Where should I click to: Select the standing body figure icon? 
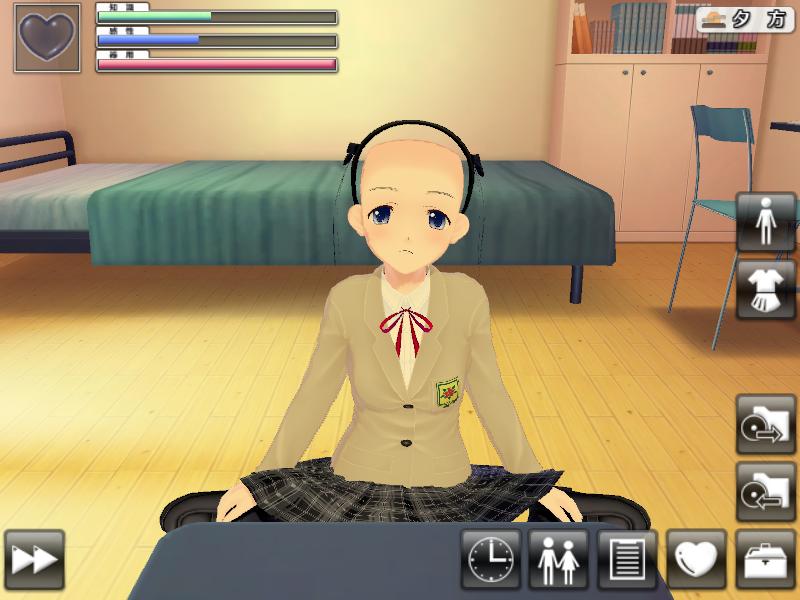click(x=765, y=222)
